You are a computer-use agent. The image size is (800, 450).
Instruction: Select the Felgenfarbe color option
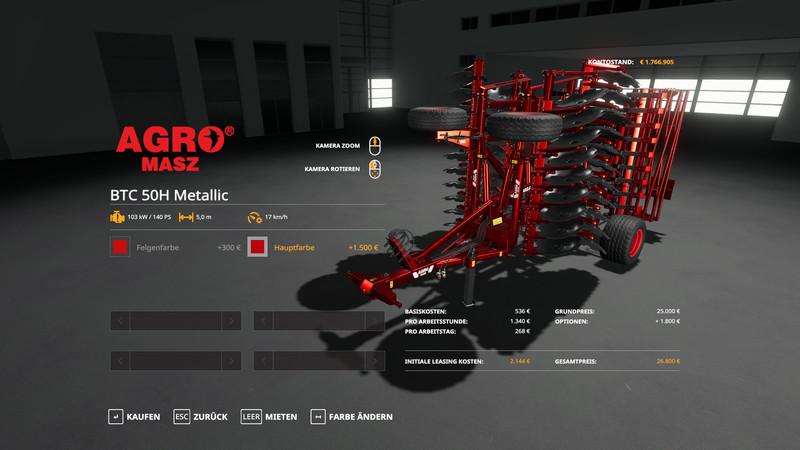click(120, 247)
